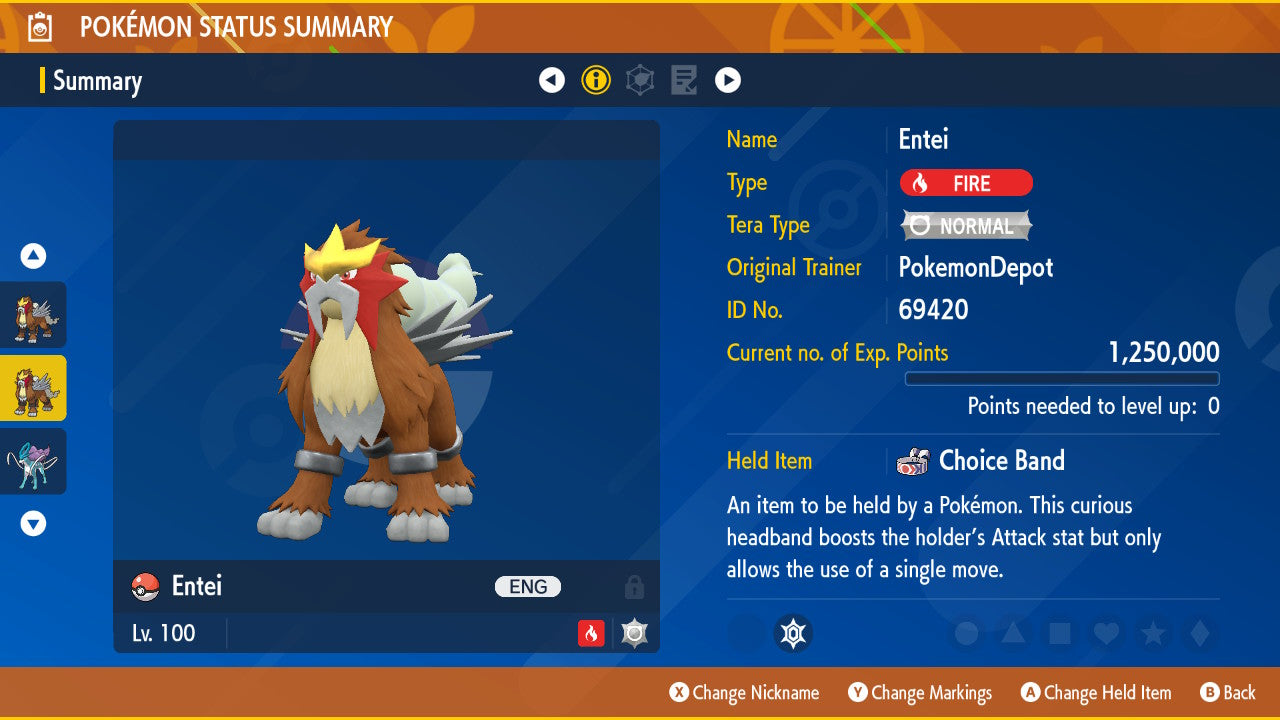Select Change Held Item option
This screenshot has height=720, width=1280.
[x=1096, y=693]
